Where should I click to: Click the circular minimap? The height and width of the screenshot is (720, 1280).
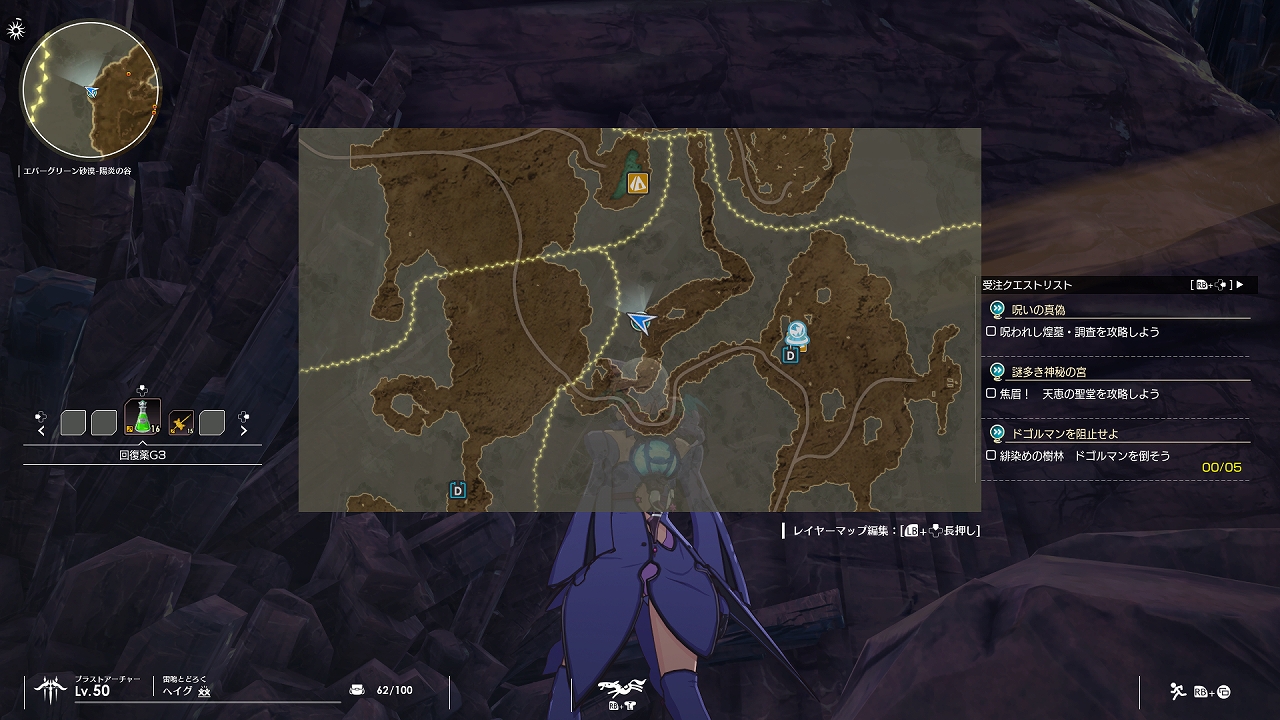point(90,89)
